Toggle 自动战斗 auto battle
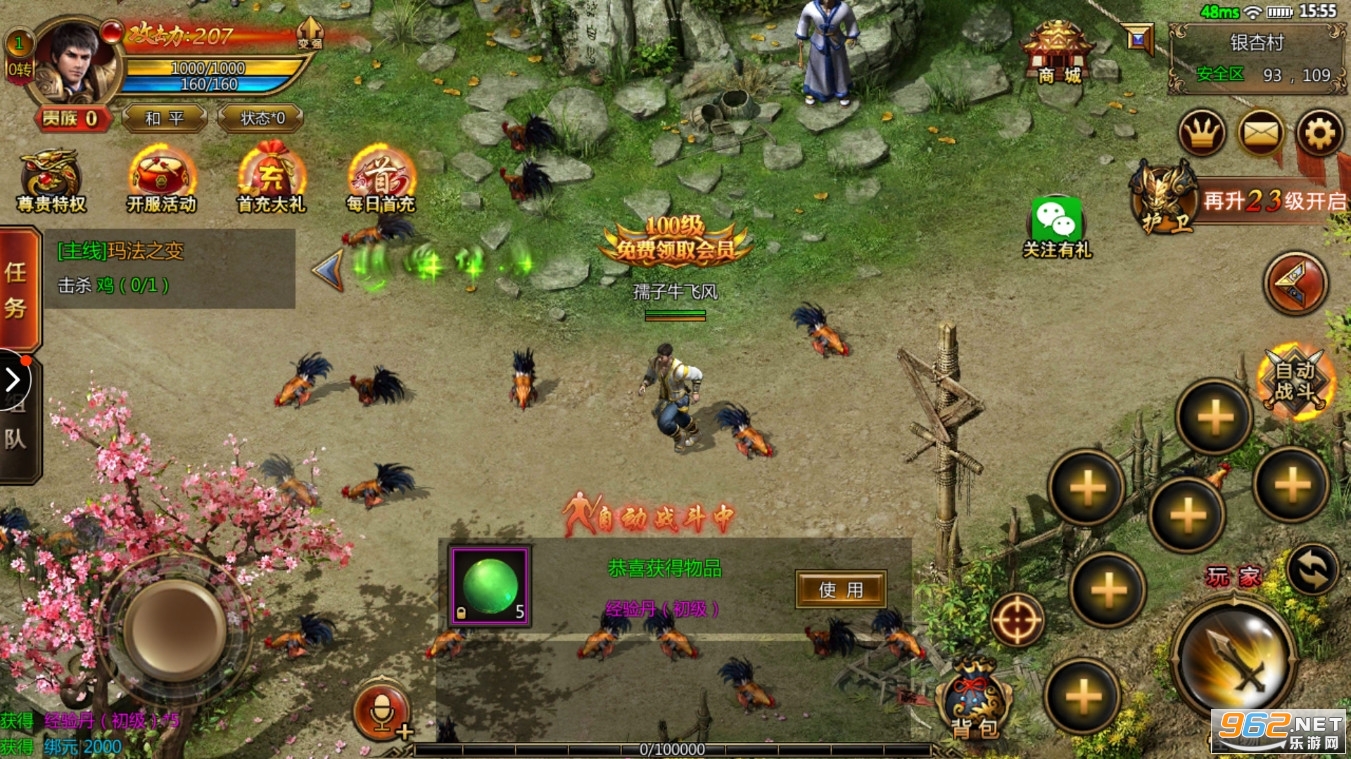1351x759 pixels. click(x=1296, y=379)
